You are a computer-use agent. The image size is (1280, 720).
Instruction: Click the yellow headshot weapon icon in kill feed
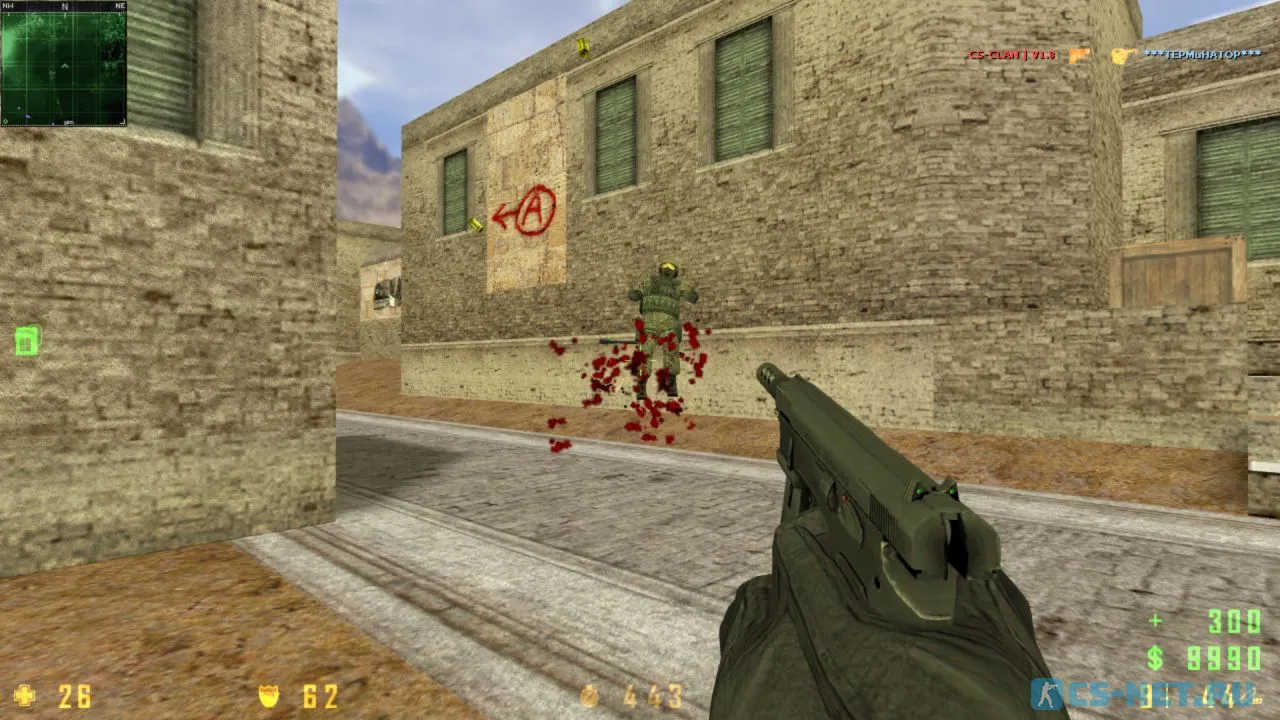pos(1122,55)
